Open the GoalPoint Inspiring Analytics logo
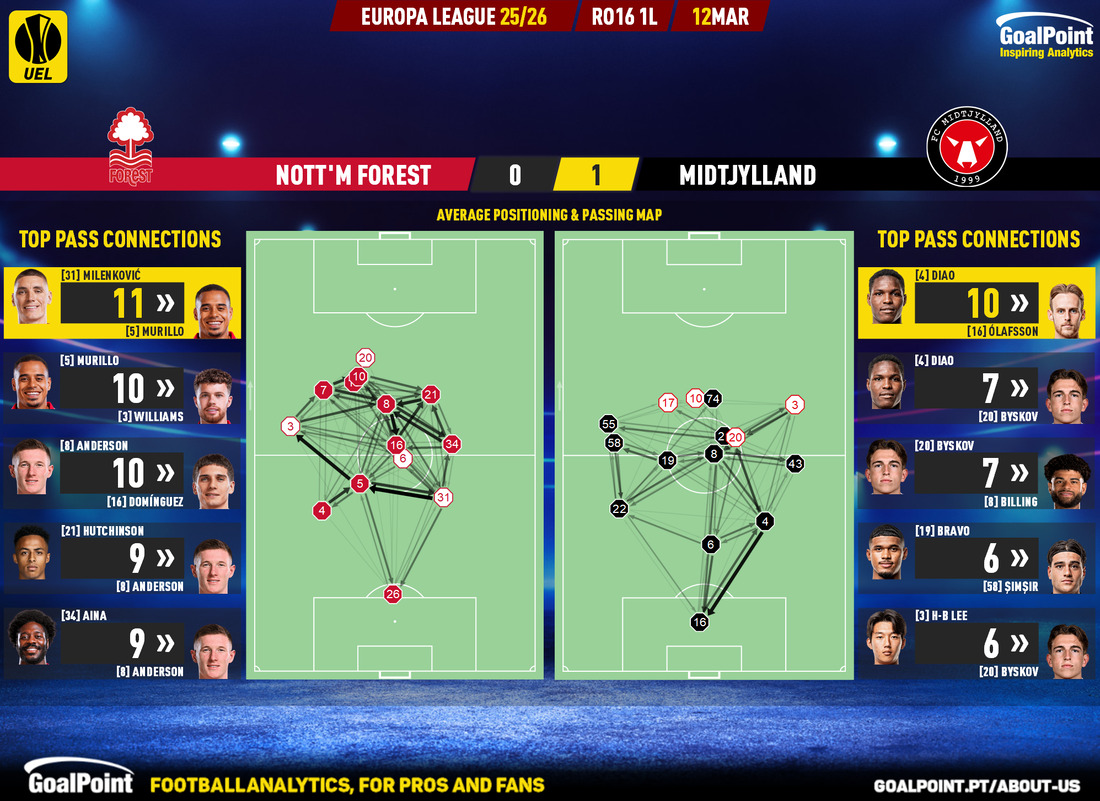This screenshot has height=801, width=1100. pos(1045,39)
